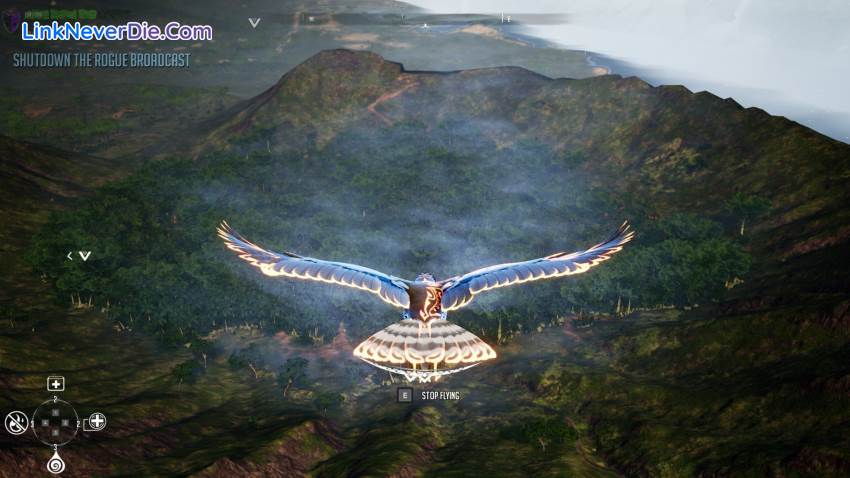Activate the round medical cross item
Screen dimensions: 850x478
97,421
